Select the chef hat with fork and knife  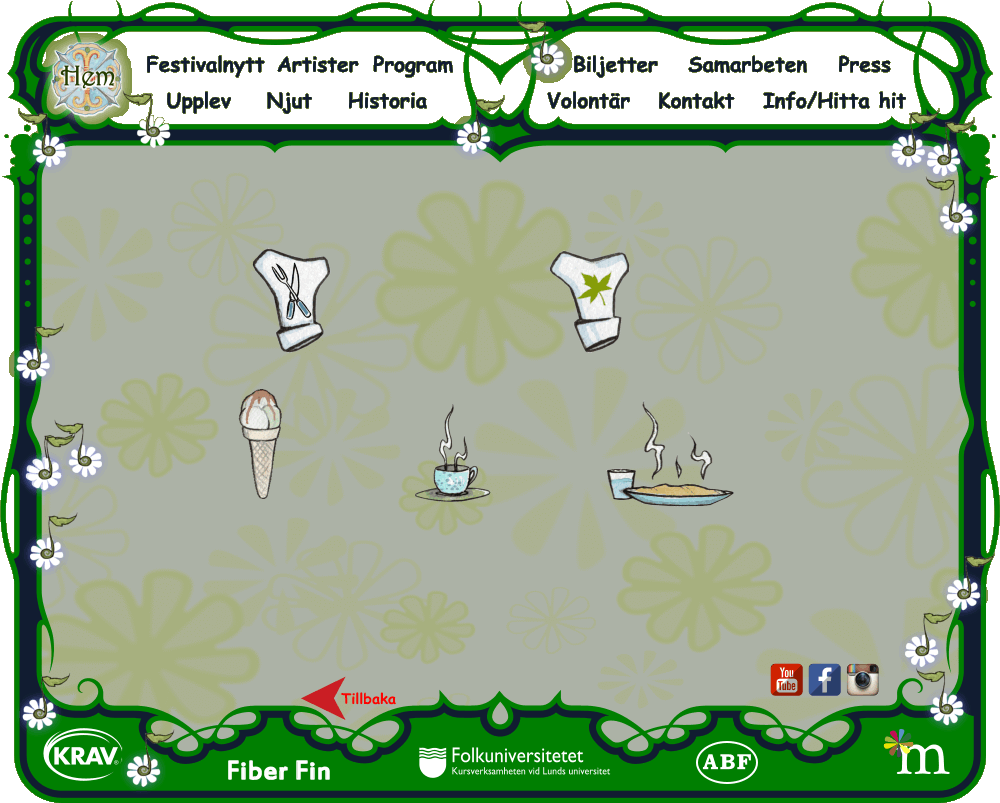291,299
